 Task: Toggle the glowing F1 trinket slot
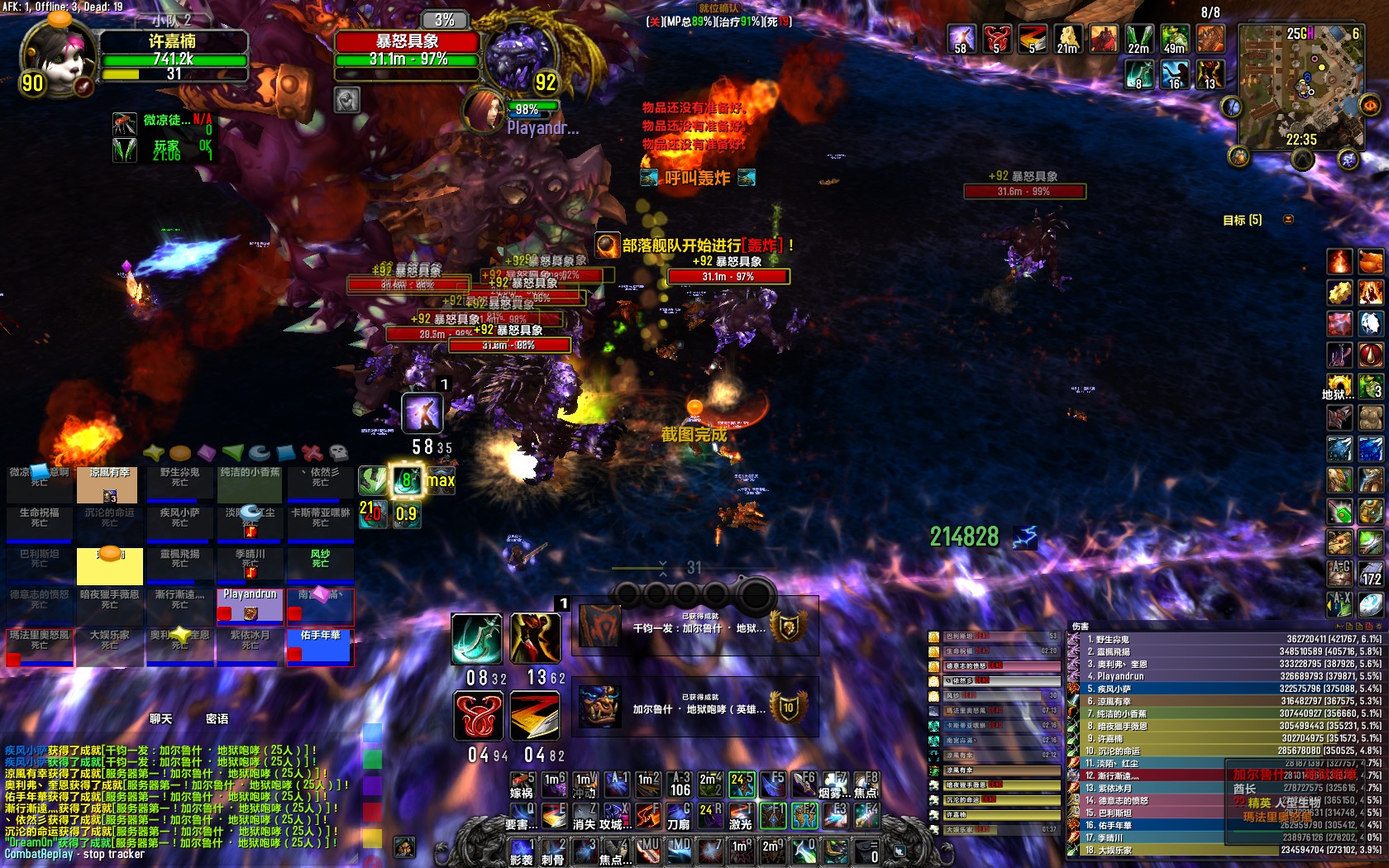pyautogui.click(x=775, y=814)
